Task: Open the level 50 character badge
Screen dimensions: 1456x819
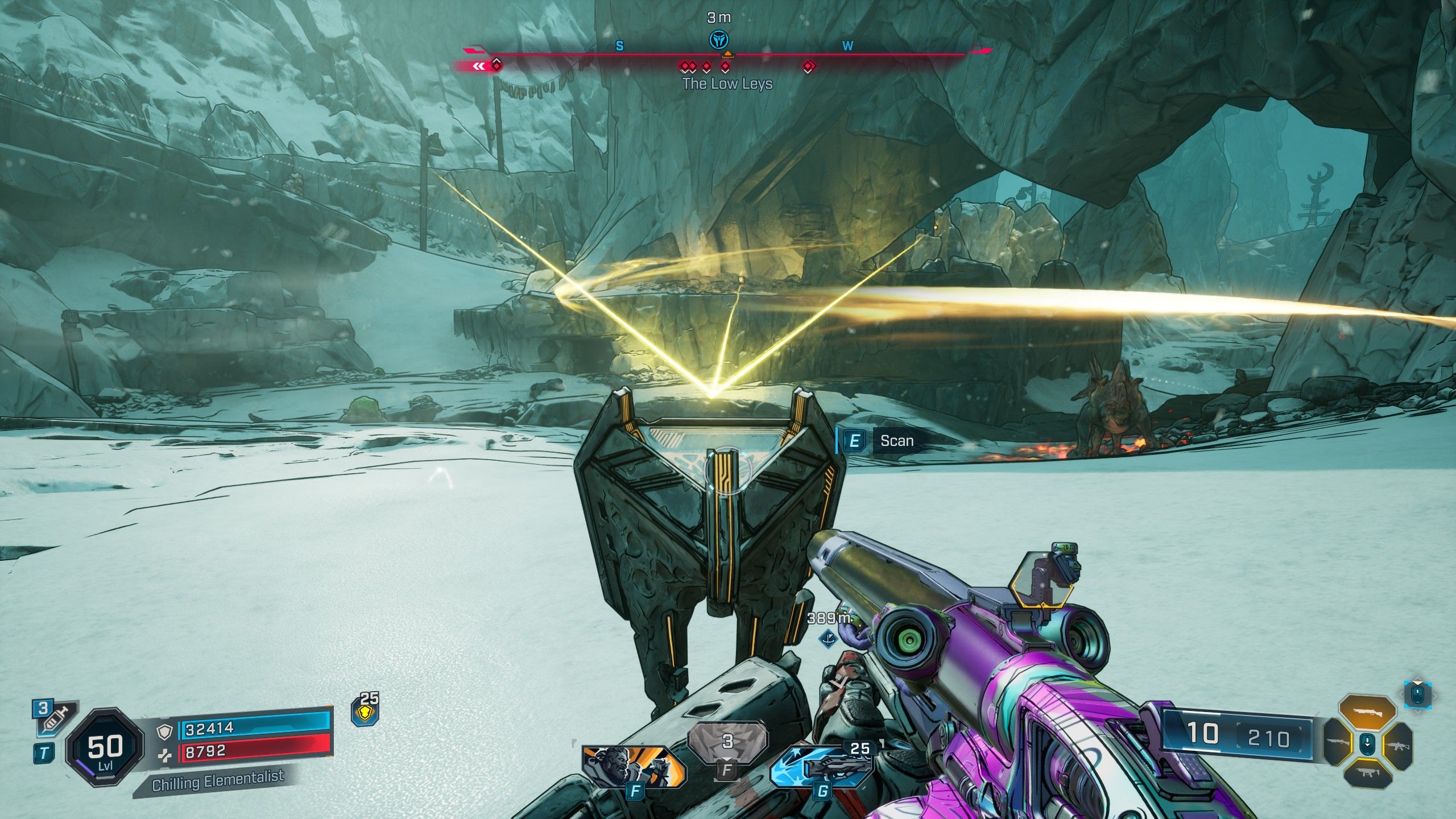Action: coord(105,748)
